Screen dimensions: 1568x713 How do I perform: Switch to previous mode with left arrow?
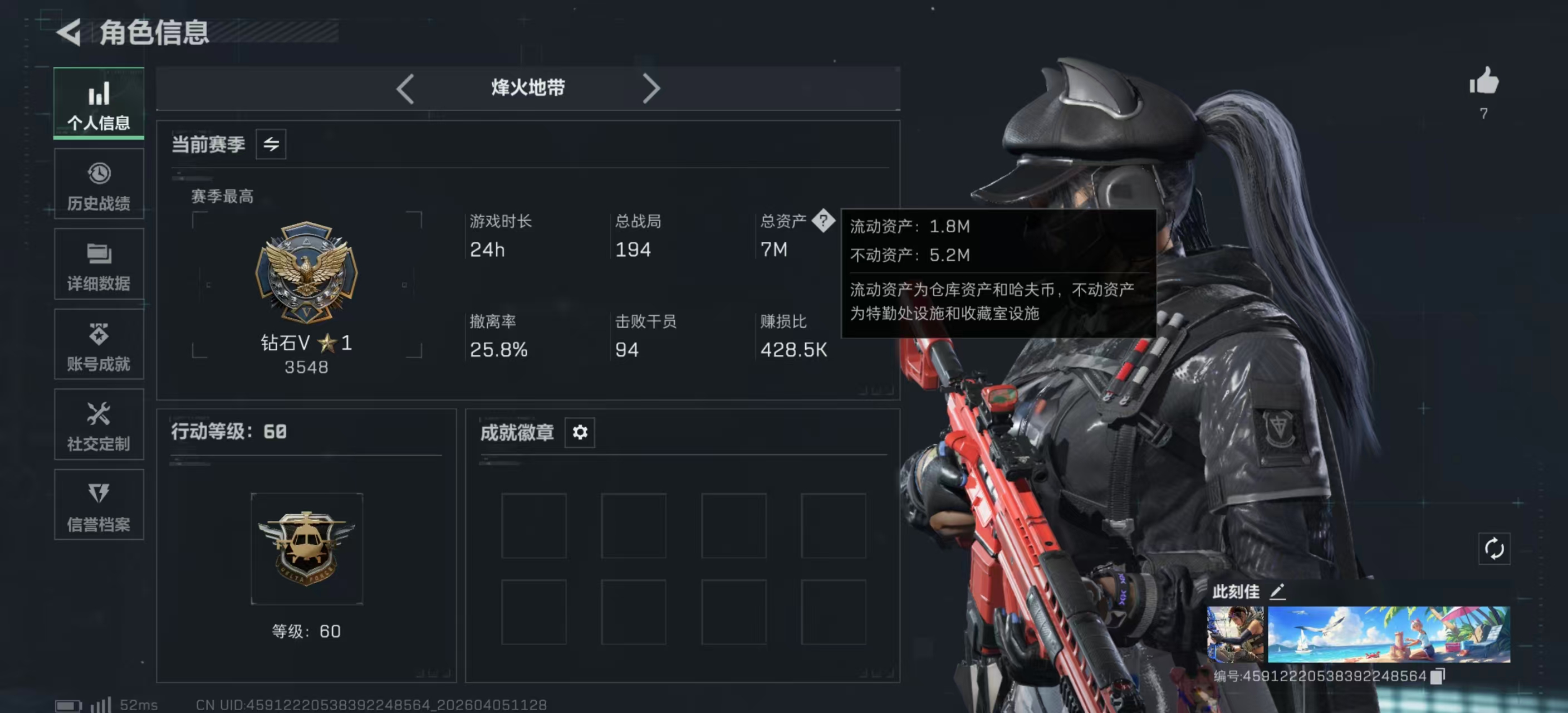405,88
